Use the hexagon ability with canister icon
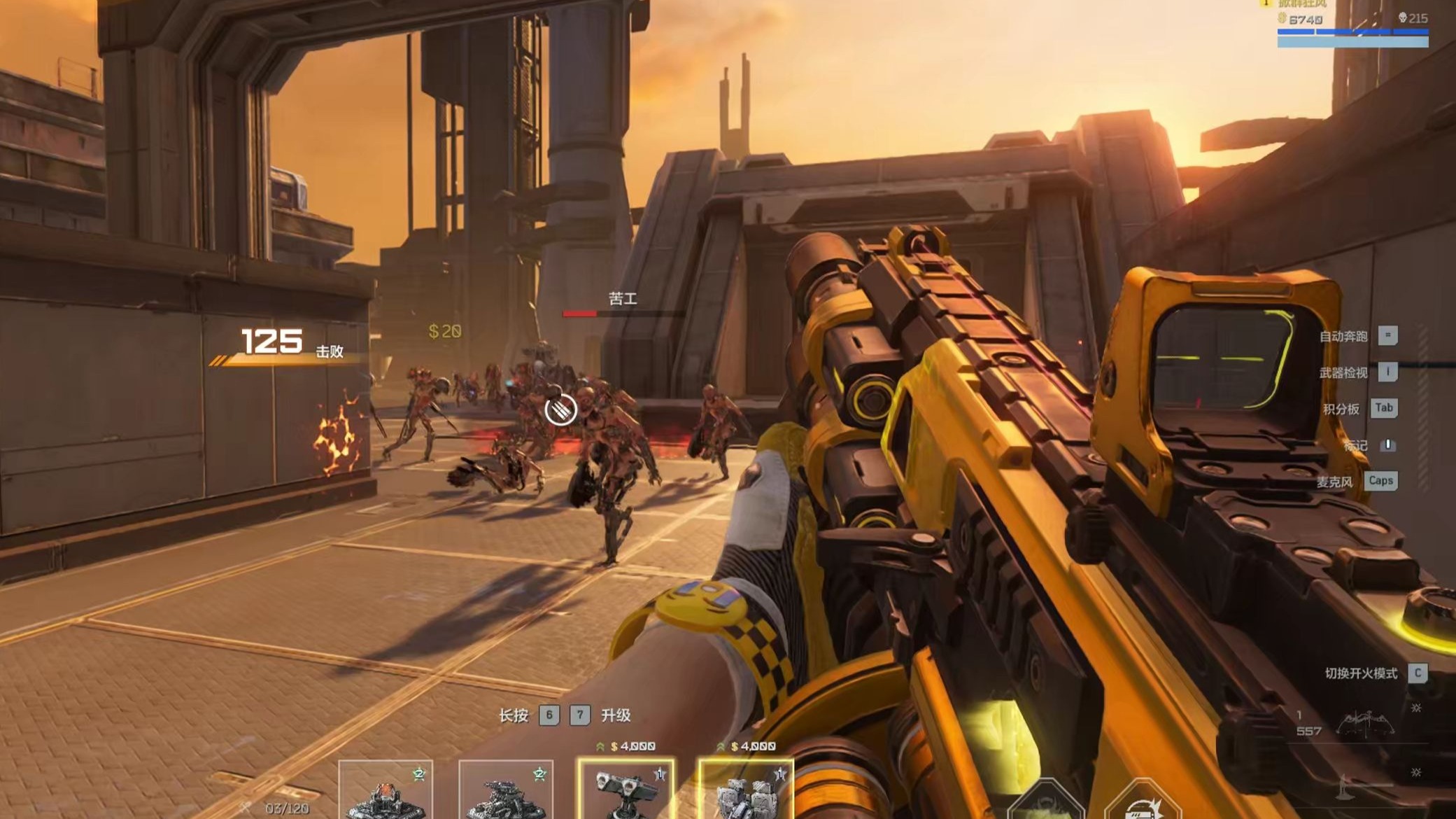This screenshot has height=819, width=1456. [x=1143, y=801]
